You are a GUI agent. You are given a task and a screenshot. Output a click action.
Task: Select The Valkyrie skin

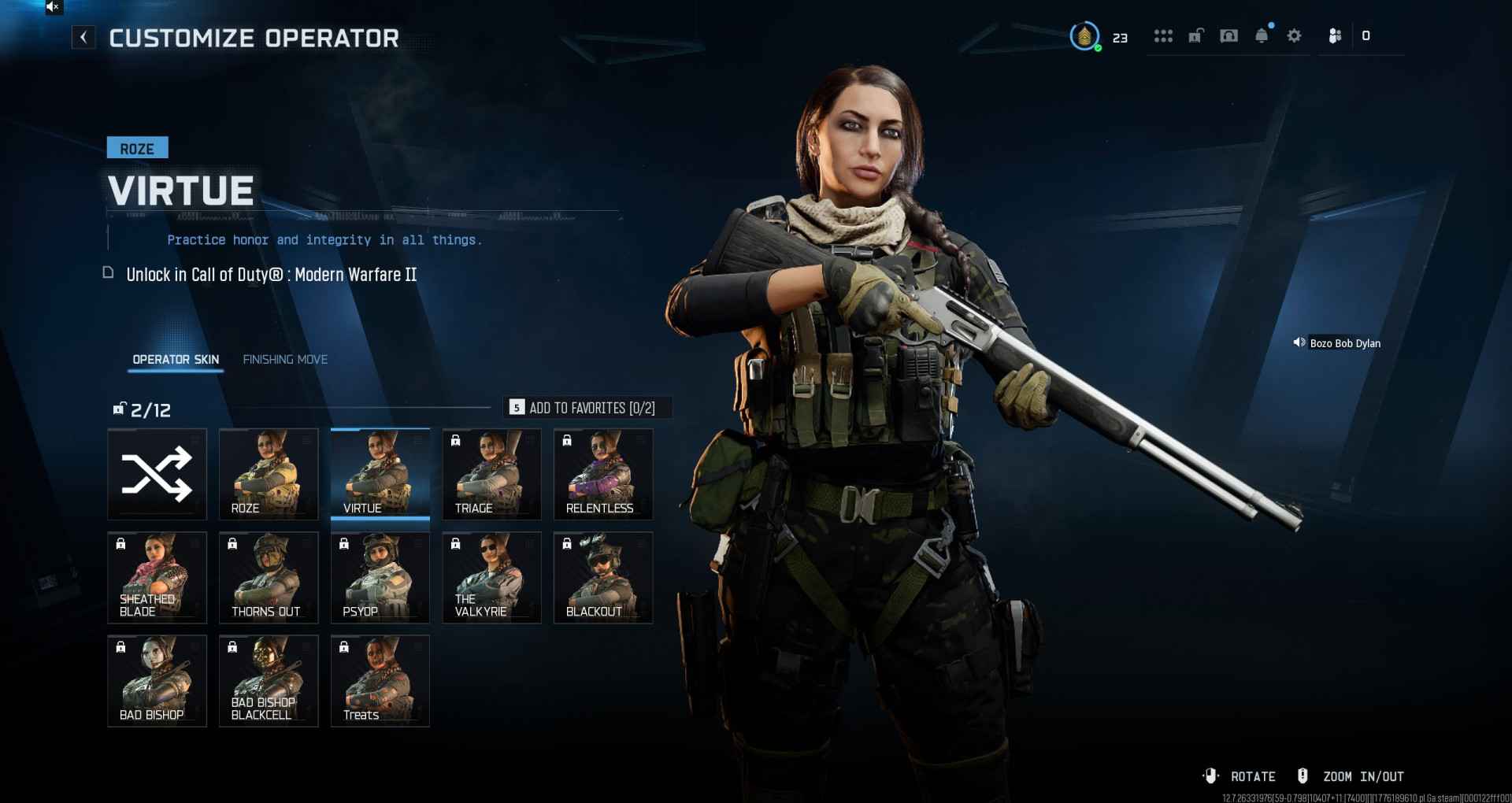coord(491,577)
